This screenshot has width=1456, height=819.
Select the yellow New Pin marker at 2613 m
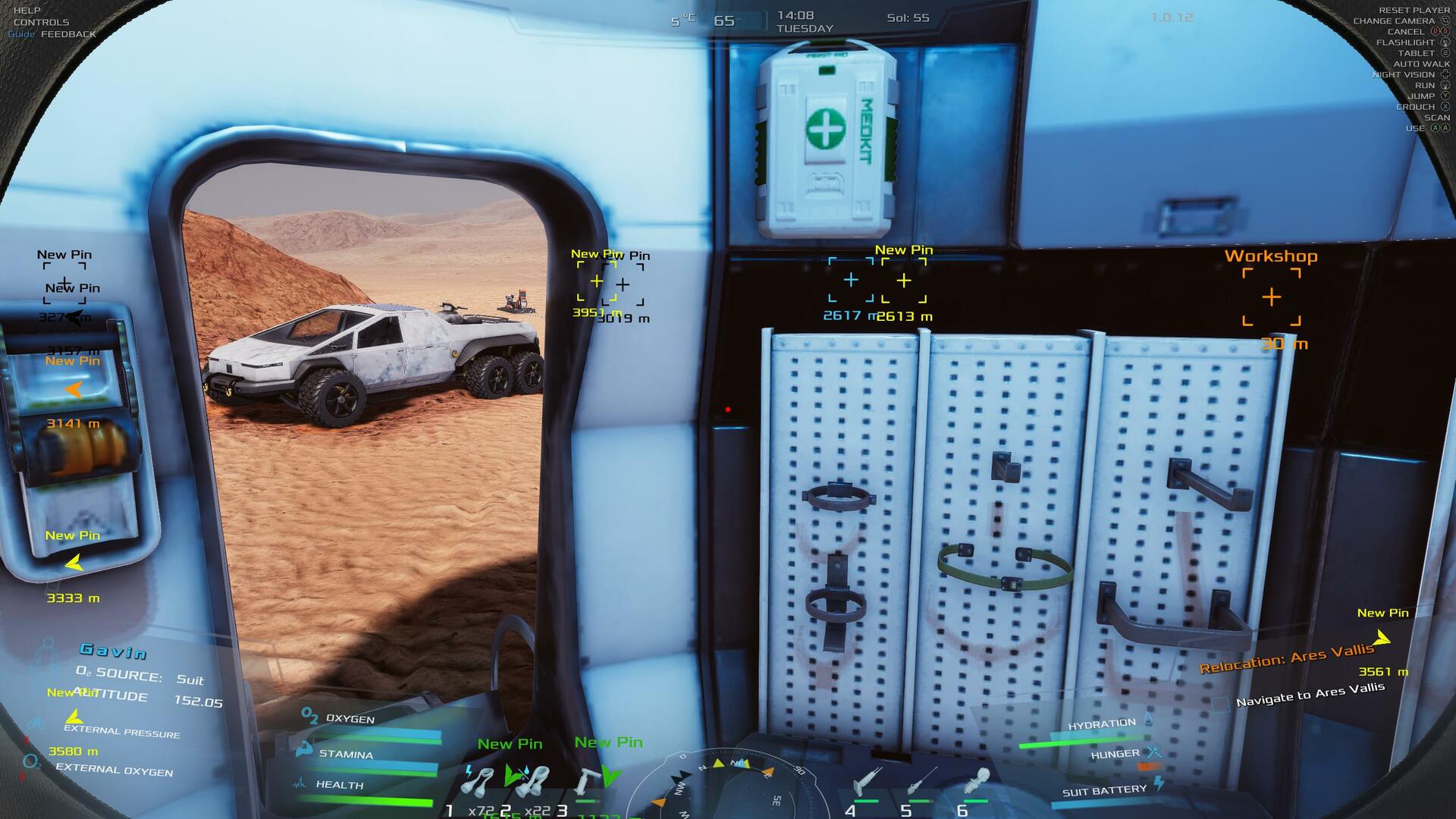point(904,281)
